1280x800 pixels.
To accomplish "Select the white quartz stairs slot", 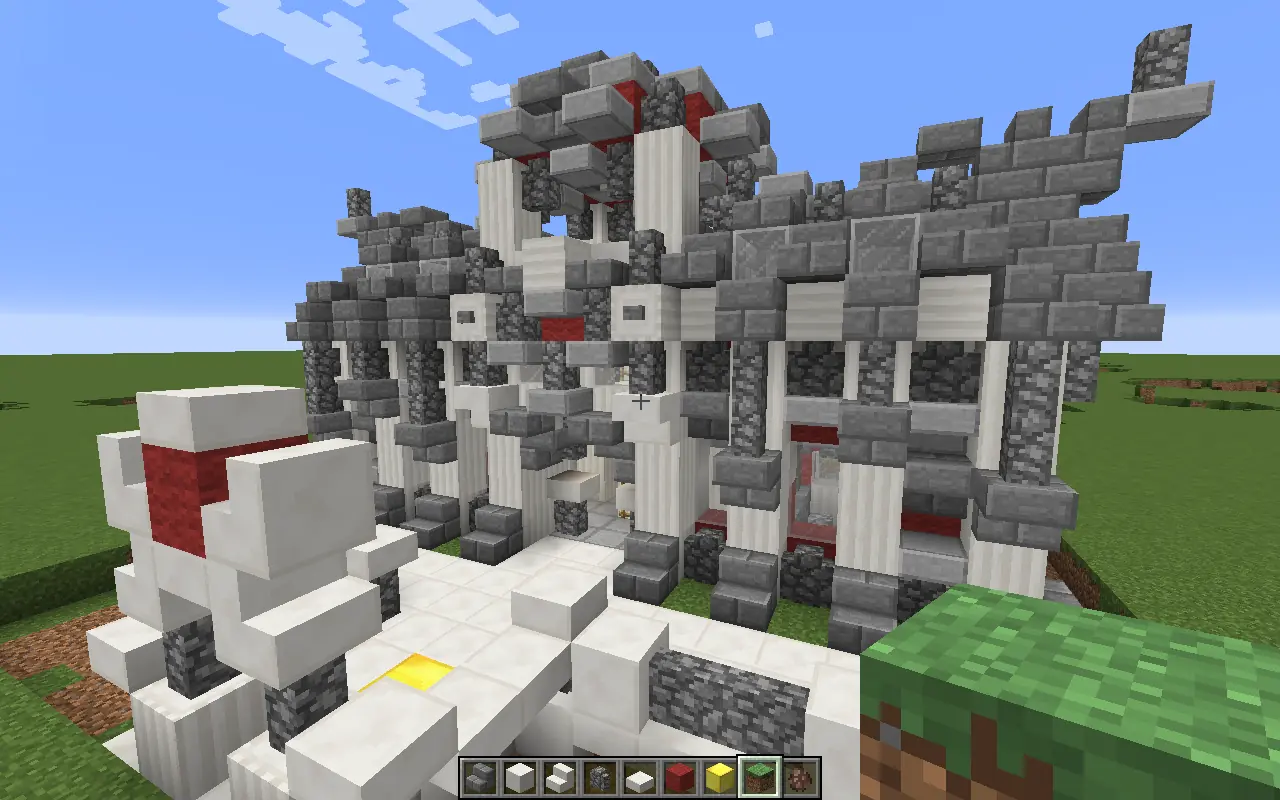I will click(x=560, y=777).
